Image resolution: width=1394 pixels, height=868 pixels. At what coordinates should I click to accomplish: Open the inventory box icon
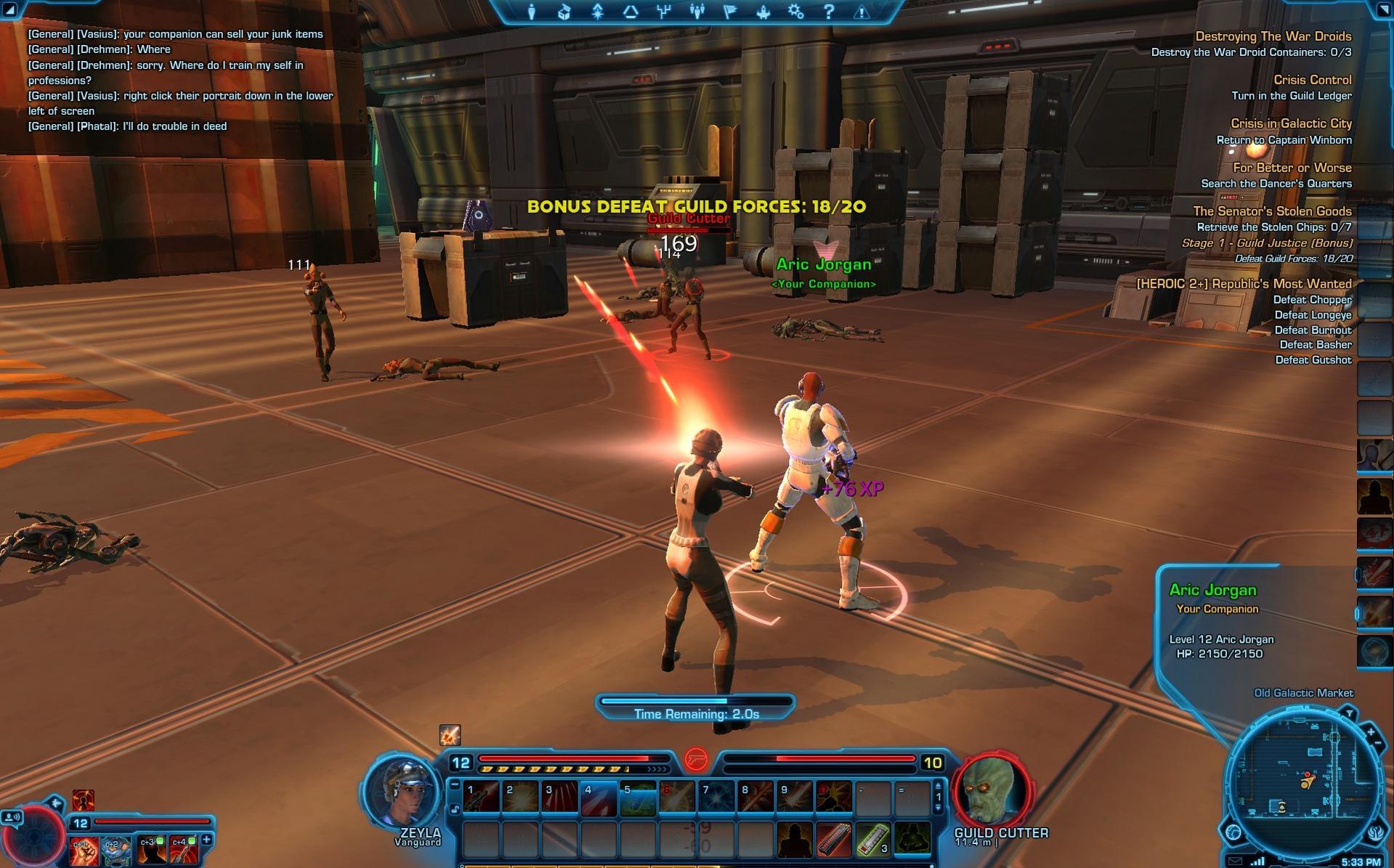point(564,12)
